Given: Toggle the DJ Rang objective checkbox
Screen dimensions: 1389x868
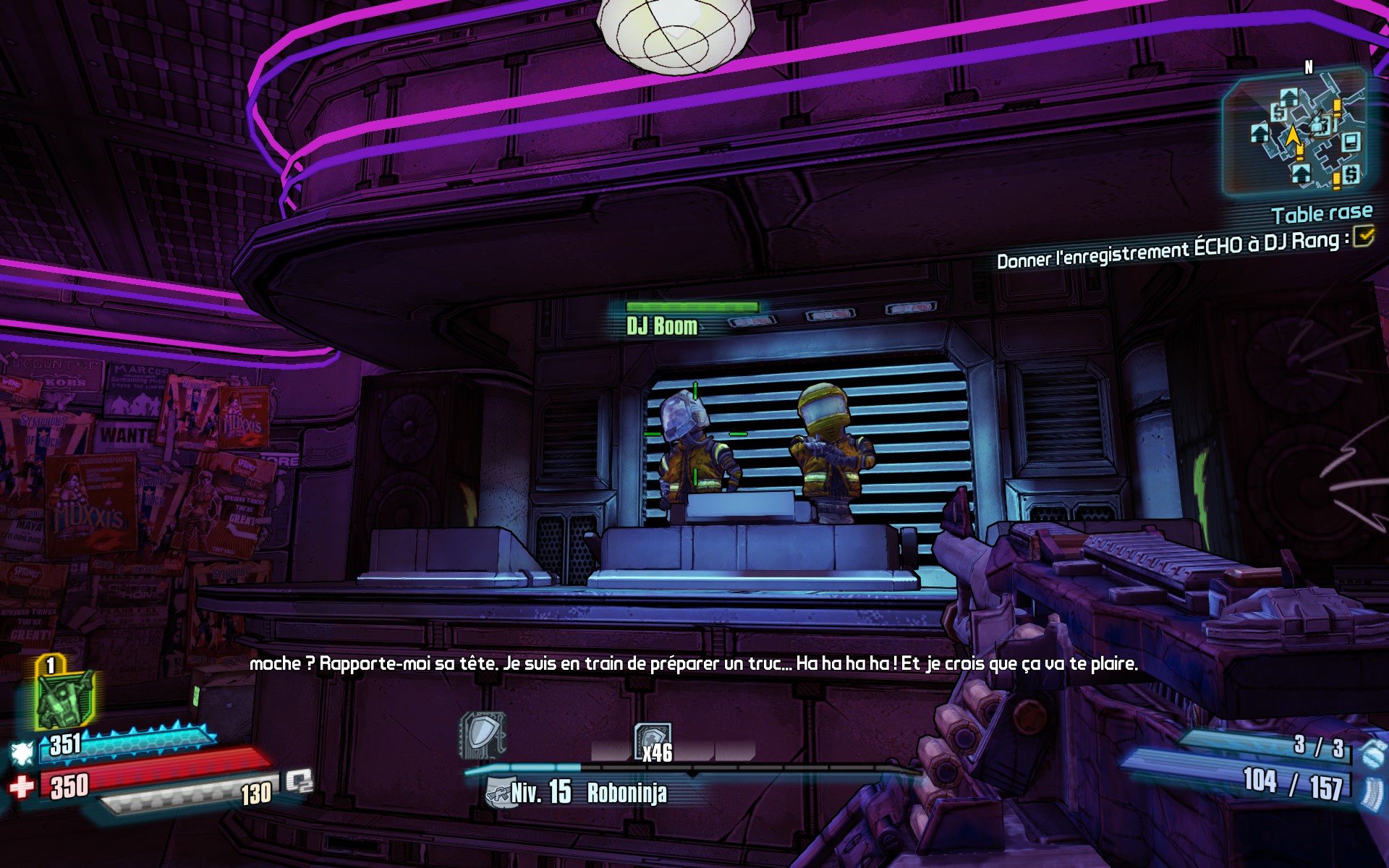Looking at the screenshot, I should click(1363, 236).
